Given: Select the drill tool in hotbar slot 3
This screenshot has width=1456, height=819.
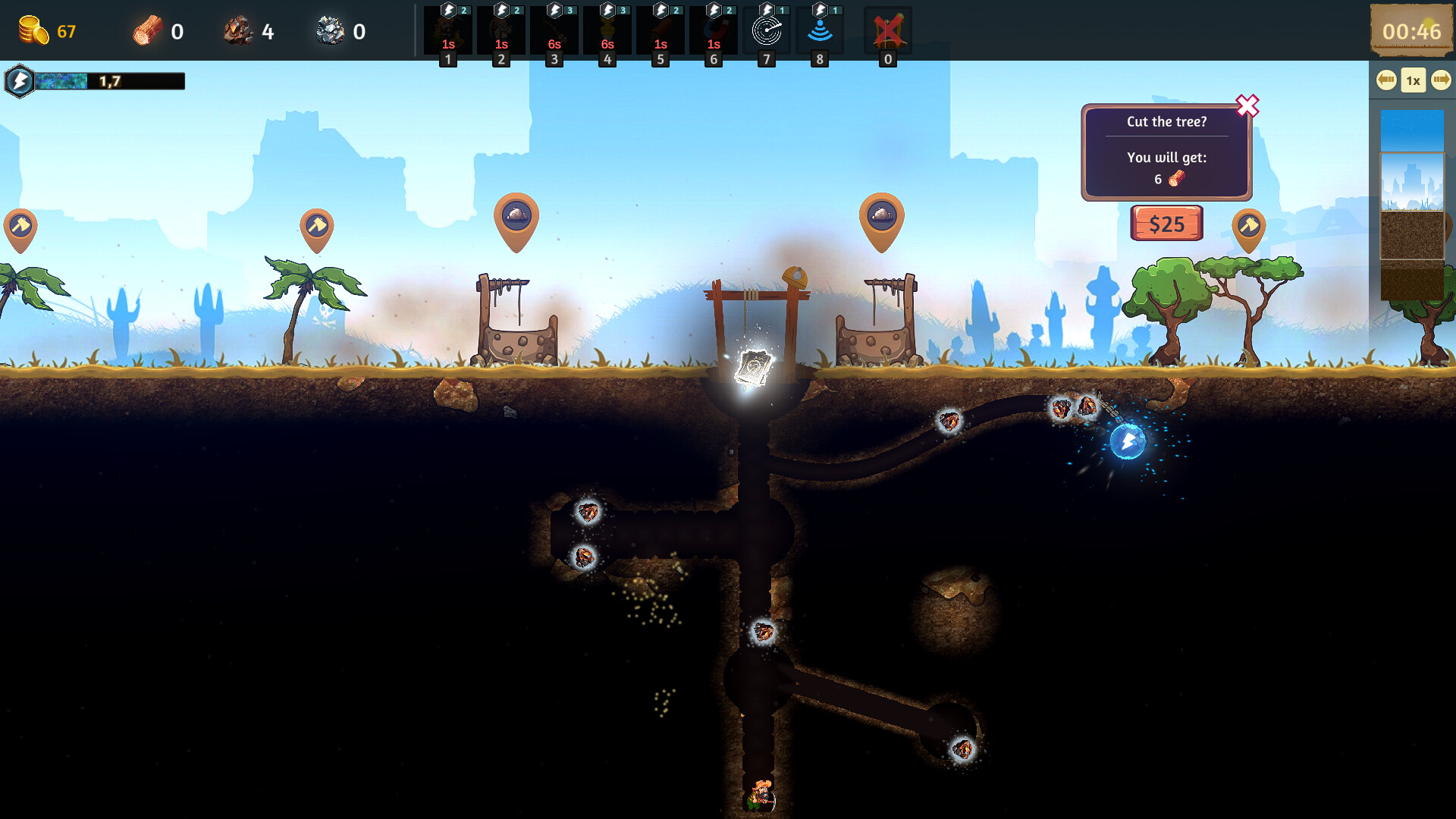Looking at the screenshot, I should click(554, 30).
